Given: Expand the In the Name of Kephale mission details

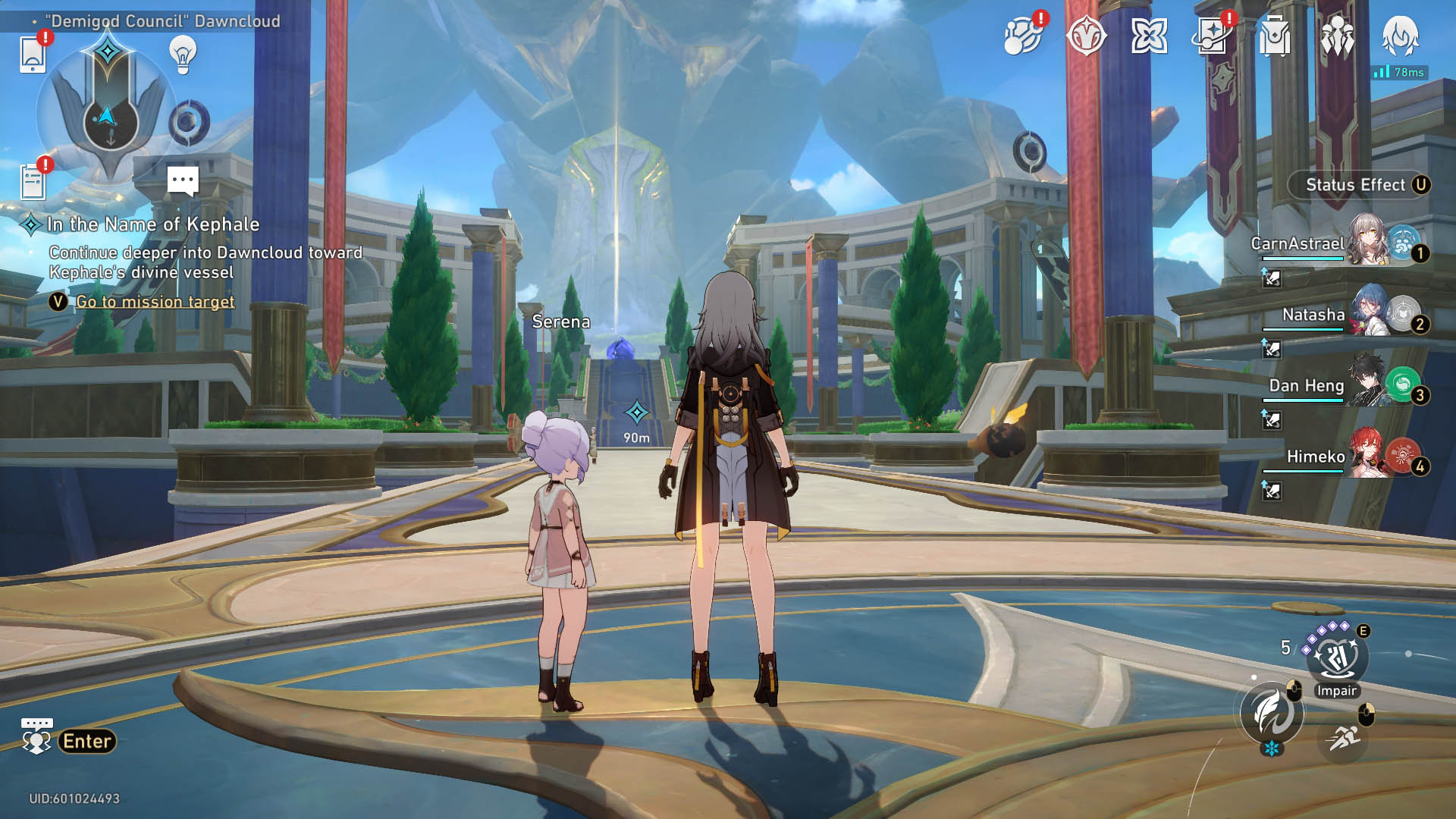Looking at the screenshot, I should (x=152, y=224).
